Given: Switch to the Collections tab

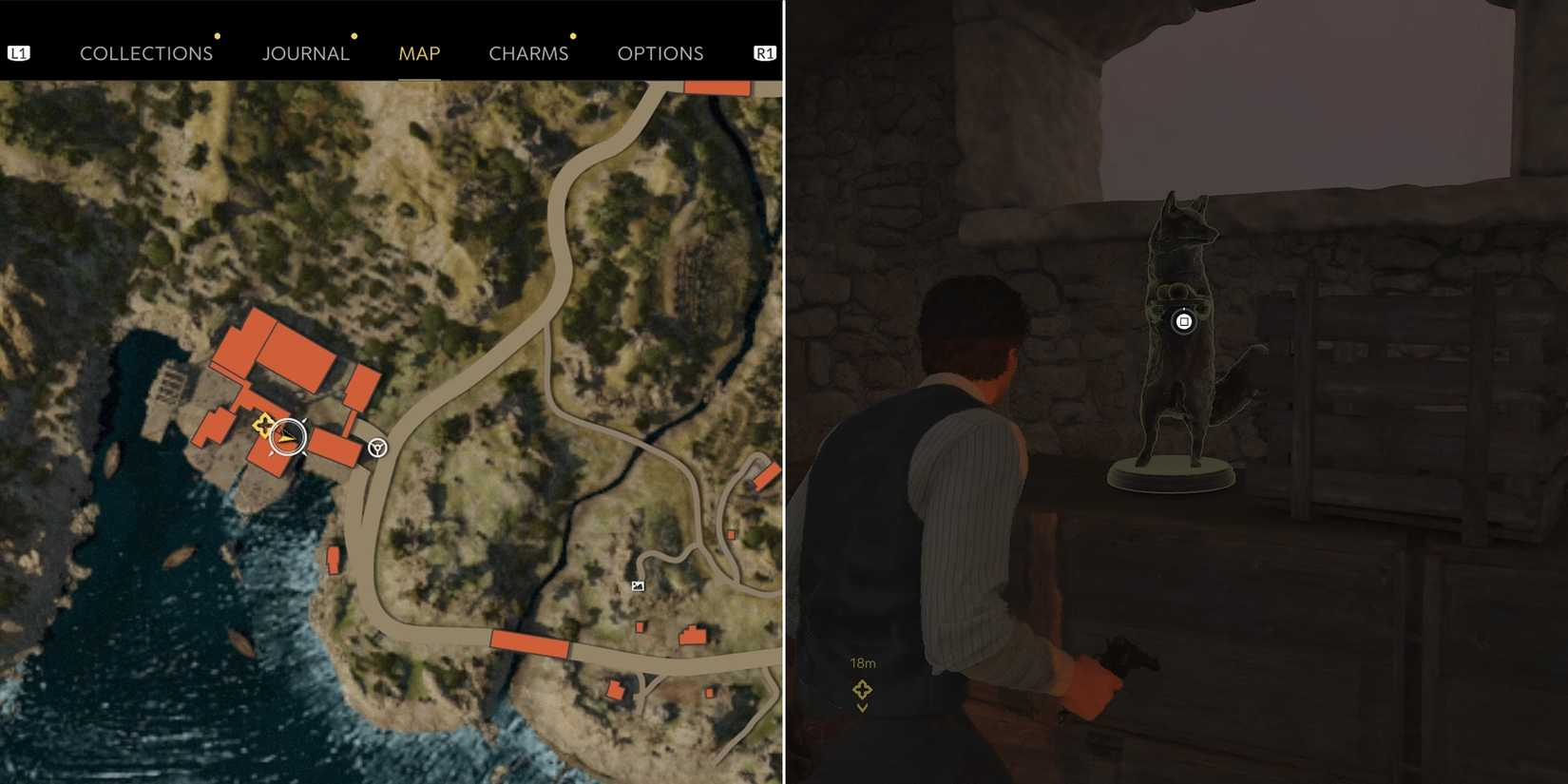Looking at the screenshot, I should coord(146,53).
